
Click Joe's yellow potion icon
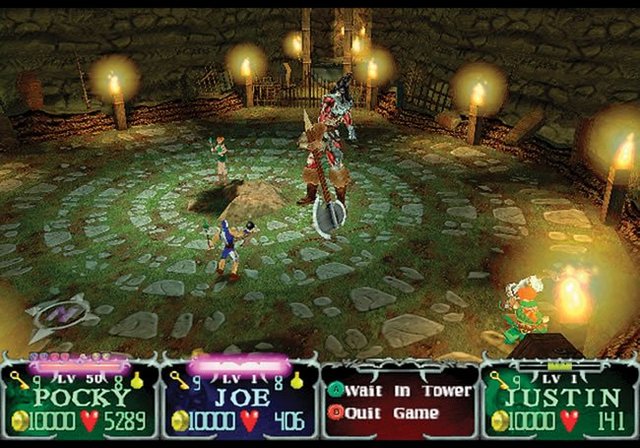pos(296,380)
